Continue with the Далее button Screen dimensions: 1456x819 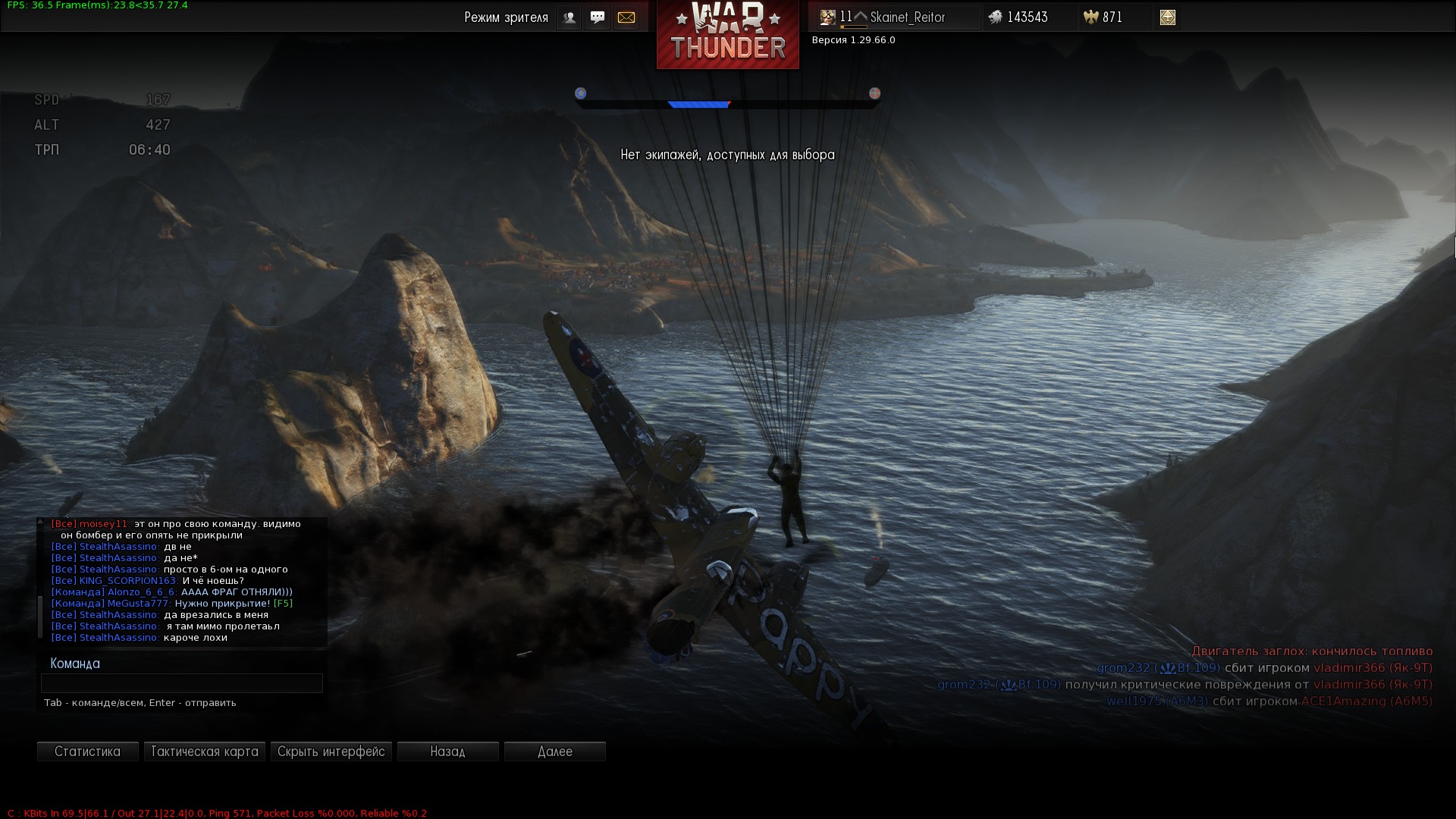pos(554,752)
